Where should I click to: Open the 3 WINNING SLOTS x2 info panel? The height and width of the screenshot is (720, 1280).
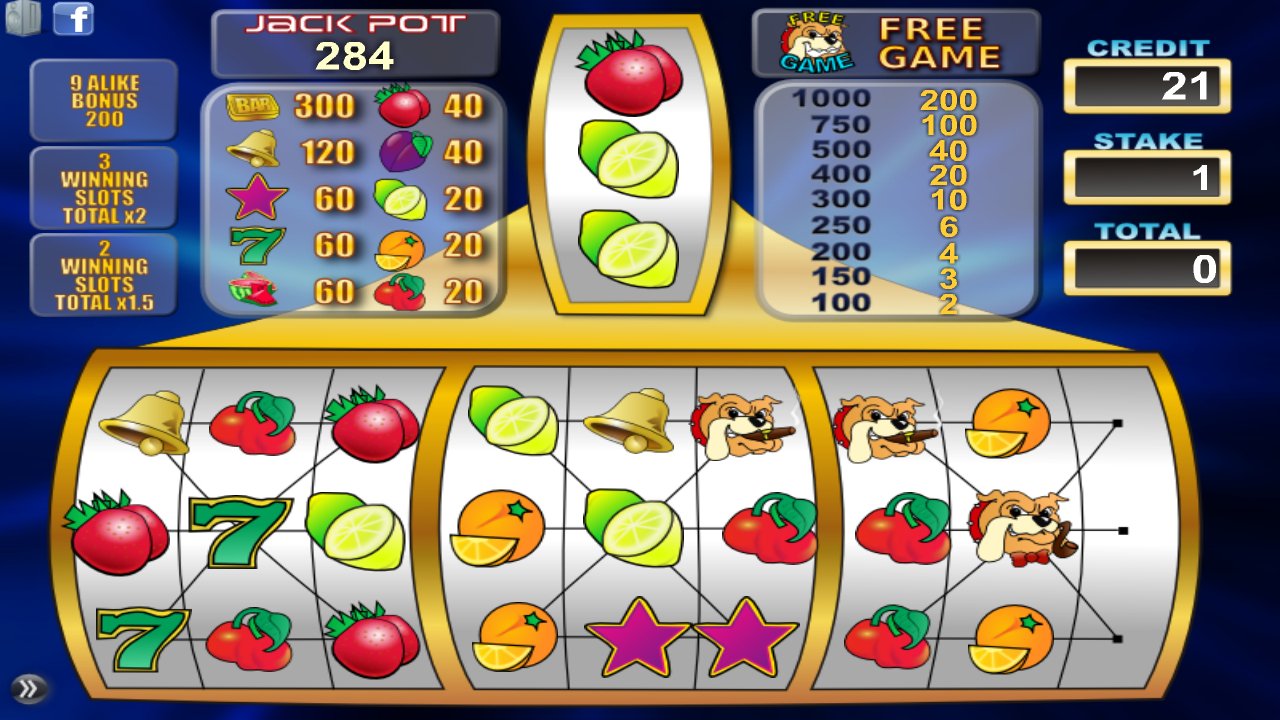pos(106,189)
